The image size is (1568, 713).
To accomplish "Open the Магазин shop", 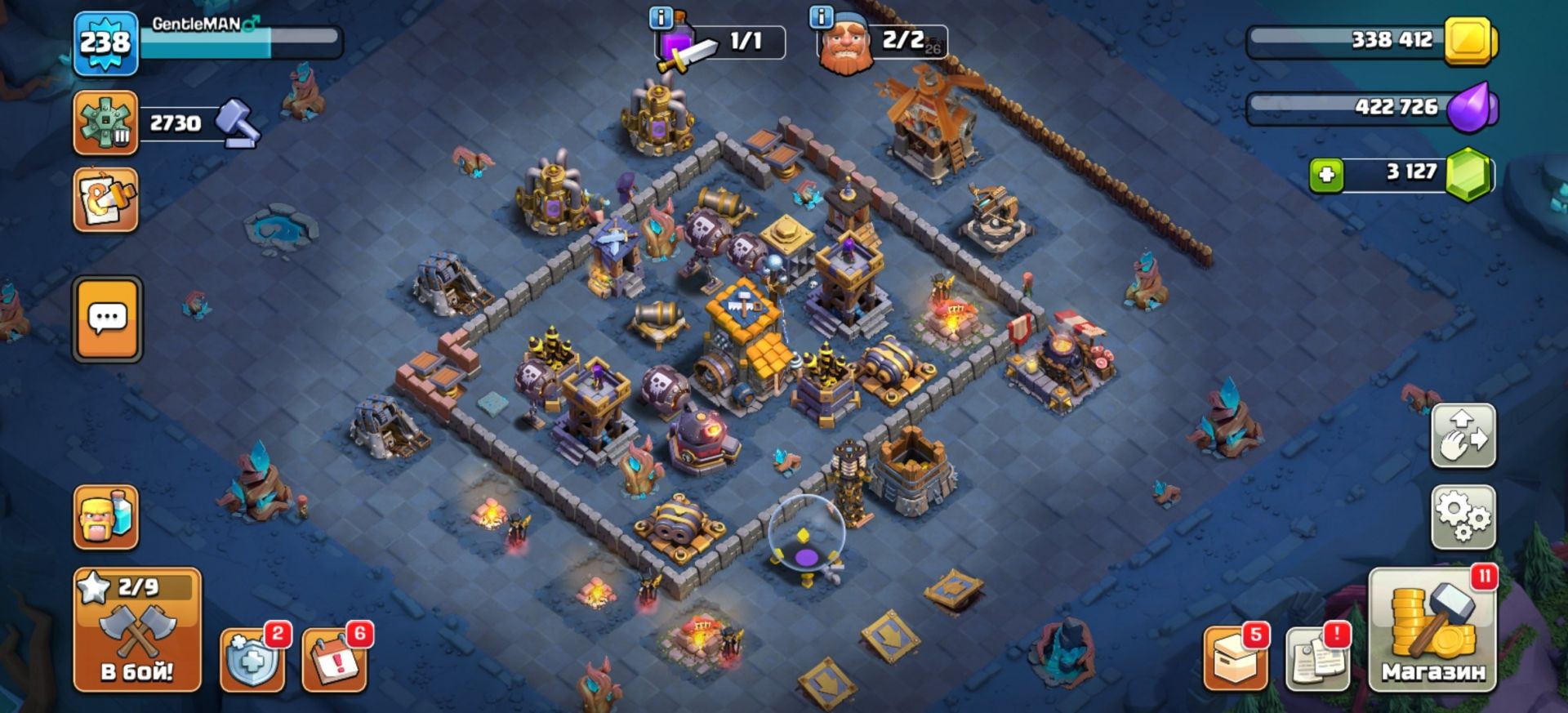I will (x=1432, y=631).
